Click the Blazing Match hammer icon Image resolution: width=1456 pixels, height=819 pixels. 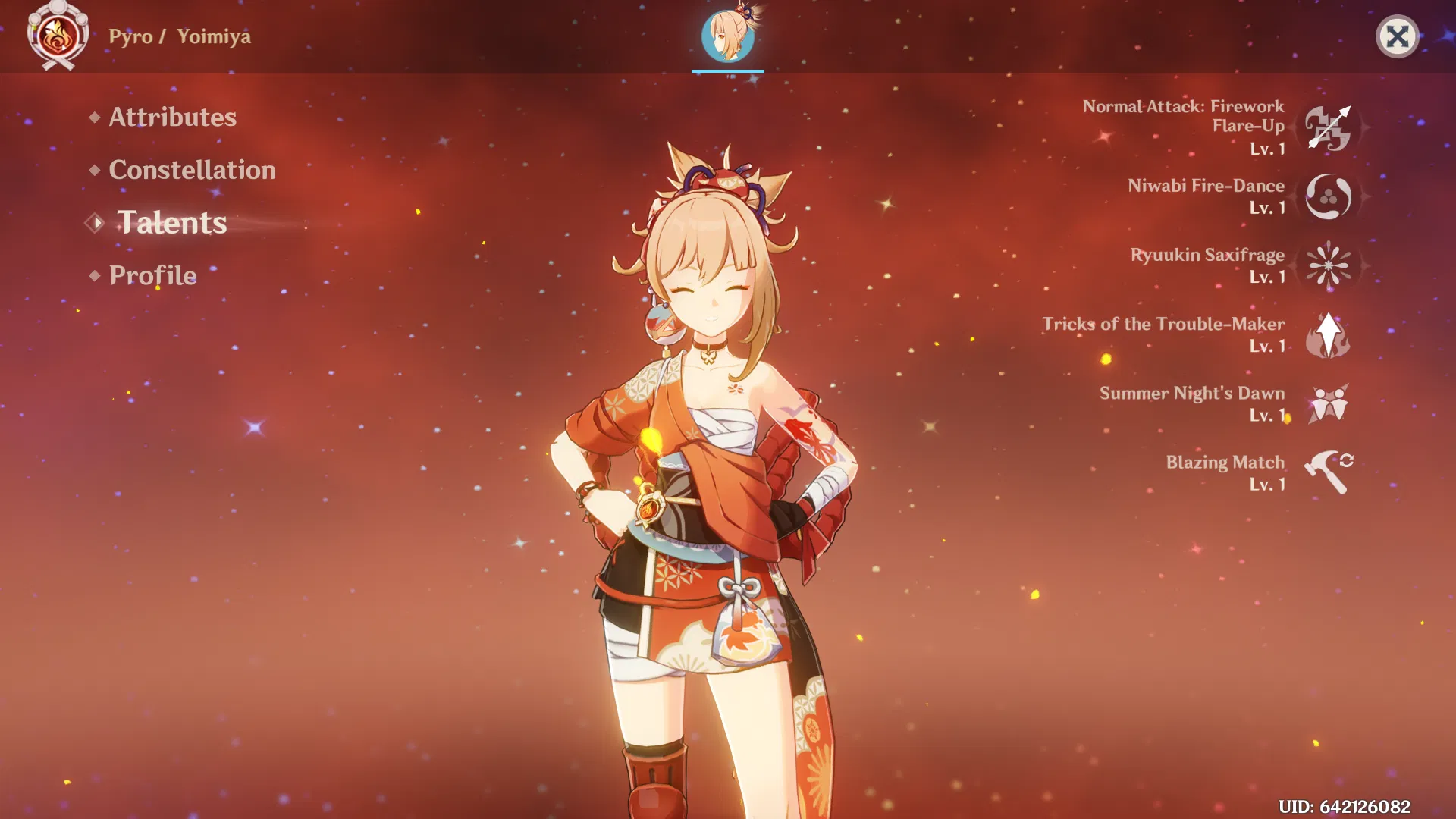1330,472
